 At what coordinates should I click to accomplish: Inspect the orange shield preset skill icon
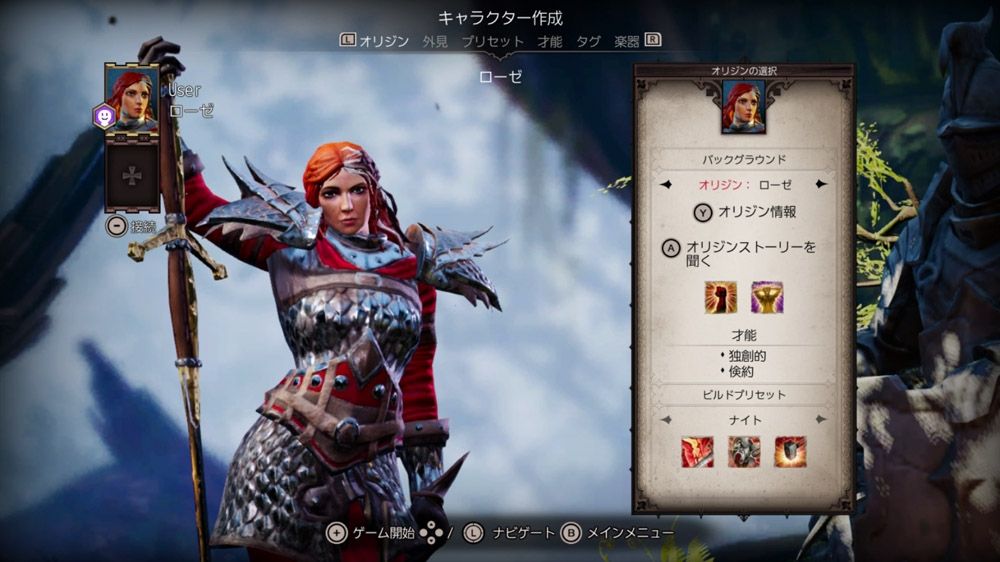coord(790,452)
